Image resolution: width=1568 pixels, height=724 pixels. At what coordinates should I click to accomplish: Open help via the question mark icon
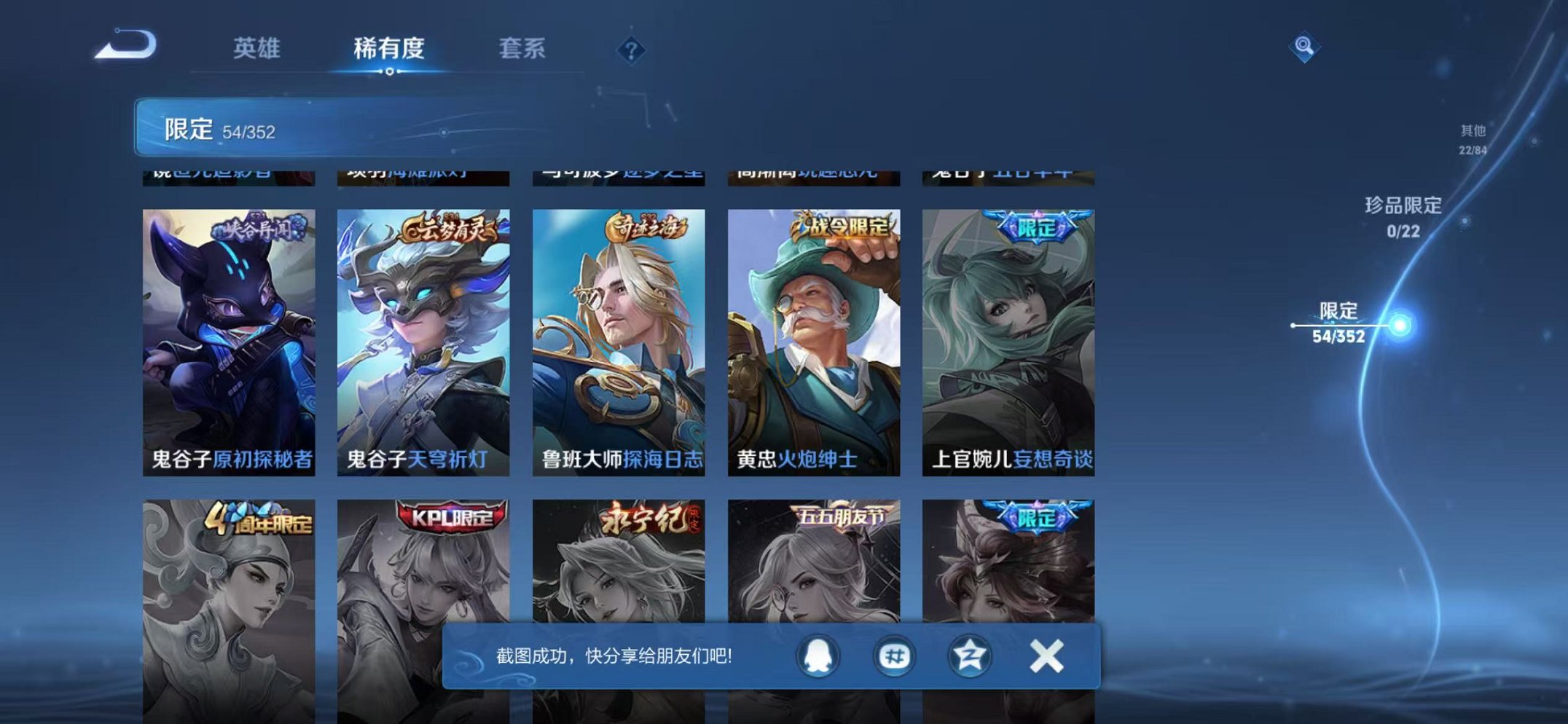coord(631,50)
